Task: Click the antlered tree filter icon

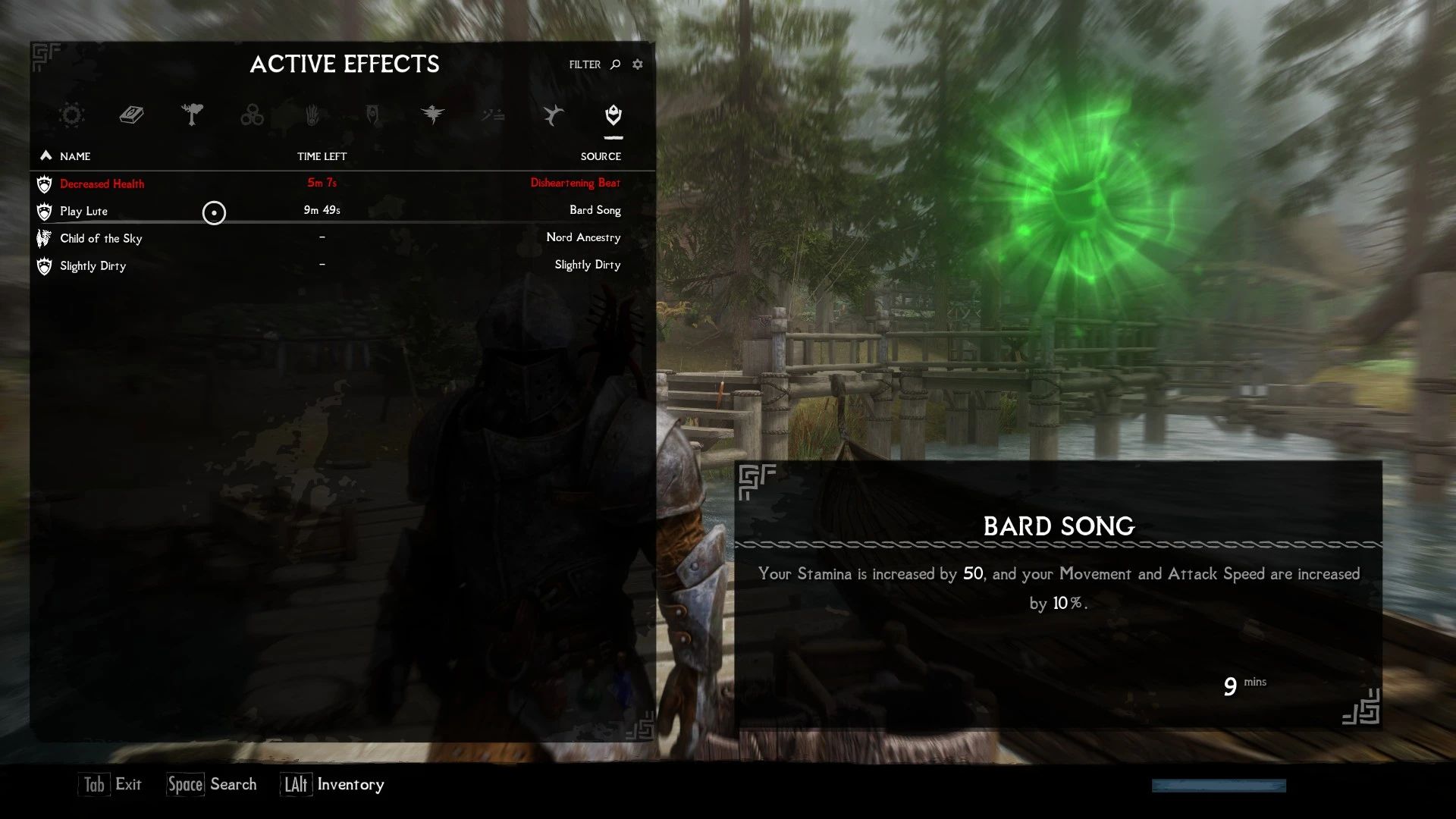Action: pyautogui.click(x=193, y=115)
